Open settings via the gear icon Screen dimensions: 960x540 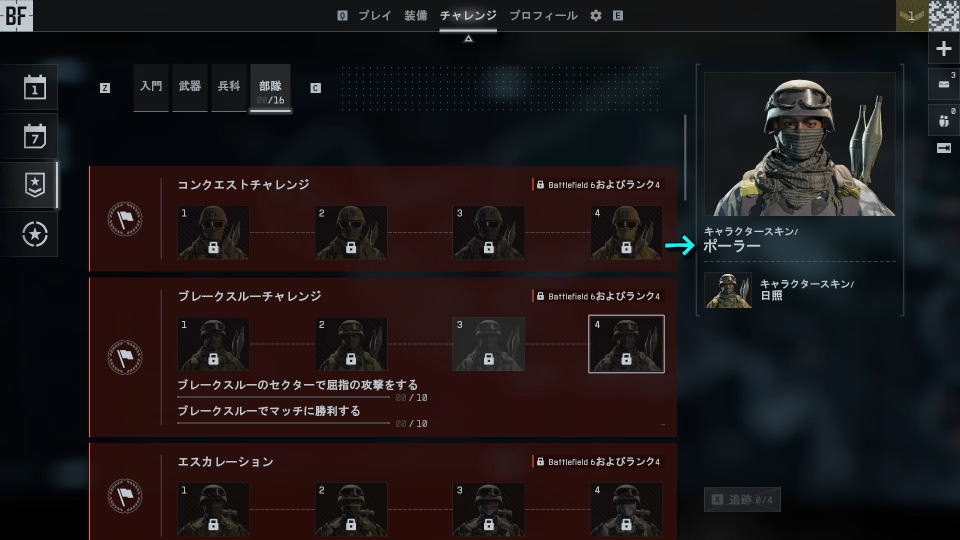596,16
